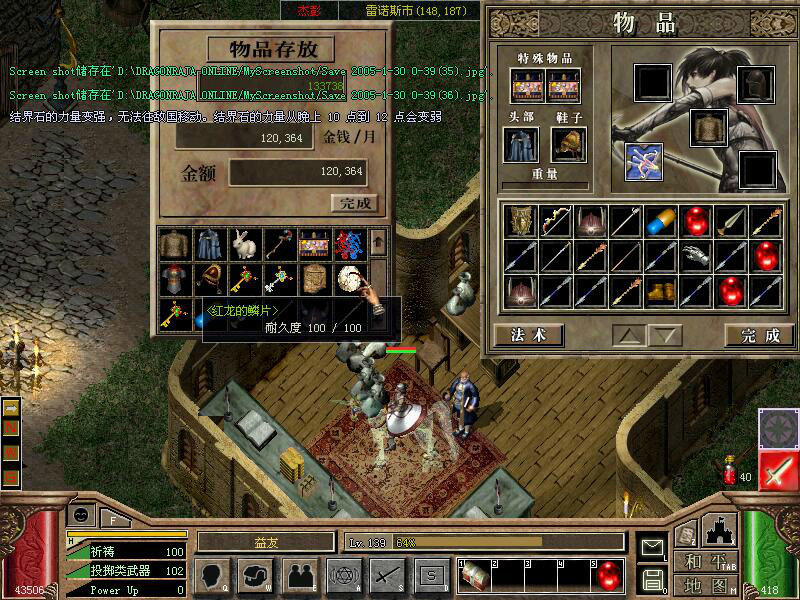800x600 pixels.
Task: Select the equipped body armor slot
Action: point(707,127)
